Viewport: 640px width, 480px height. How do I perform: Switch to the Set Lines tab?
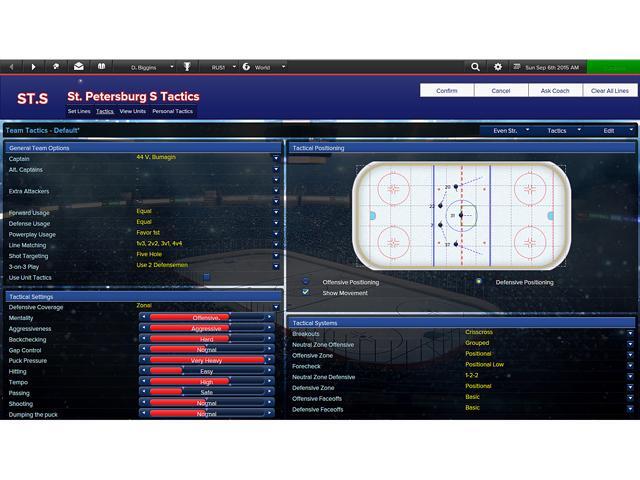[79, 111]
